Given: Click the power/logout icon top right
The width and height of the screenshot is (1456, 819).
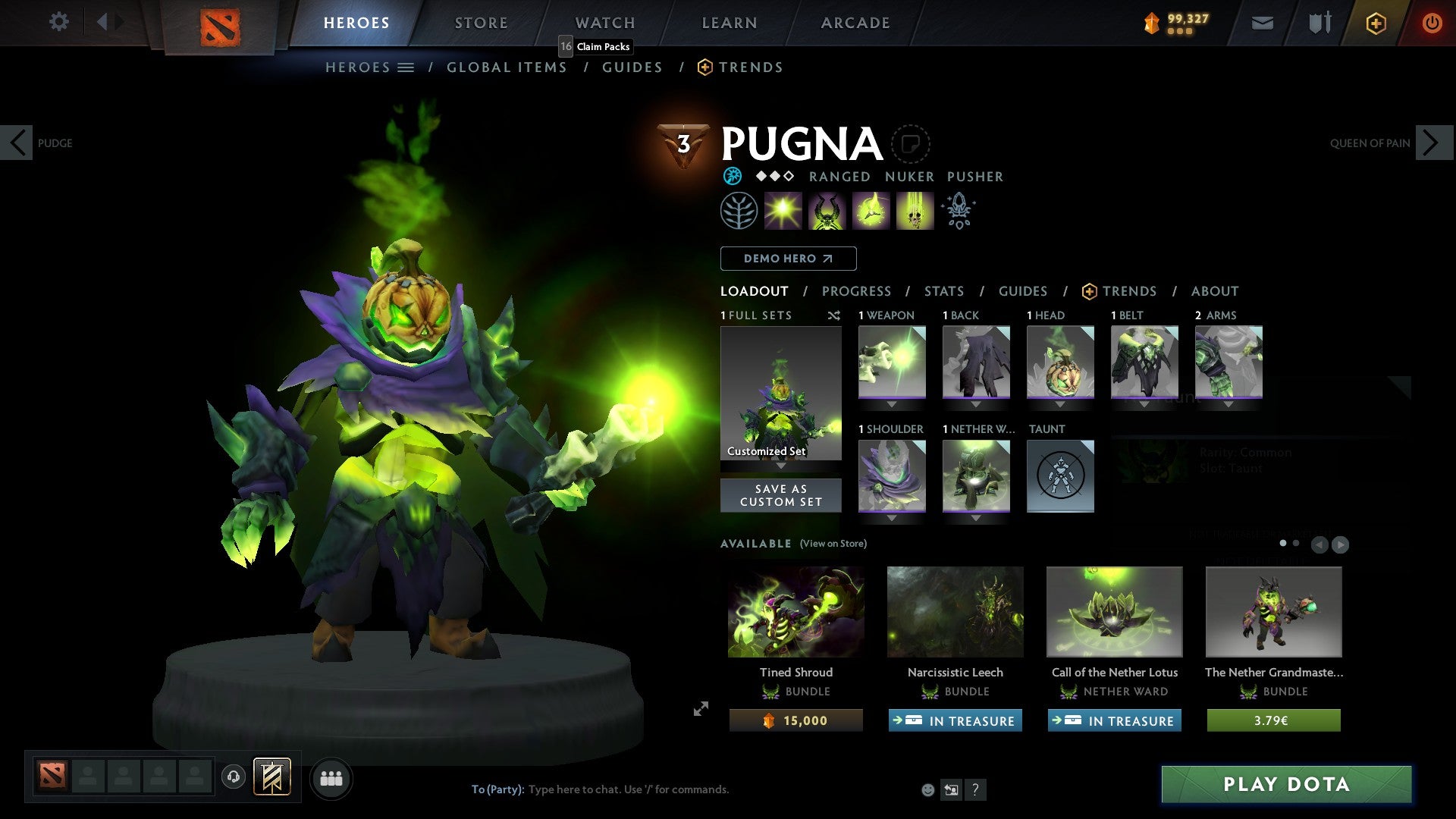Looking at the screenshot, I should point(1433,23).
